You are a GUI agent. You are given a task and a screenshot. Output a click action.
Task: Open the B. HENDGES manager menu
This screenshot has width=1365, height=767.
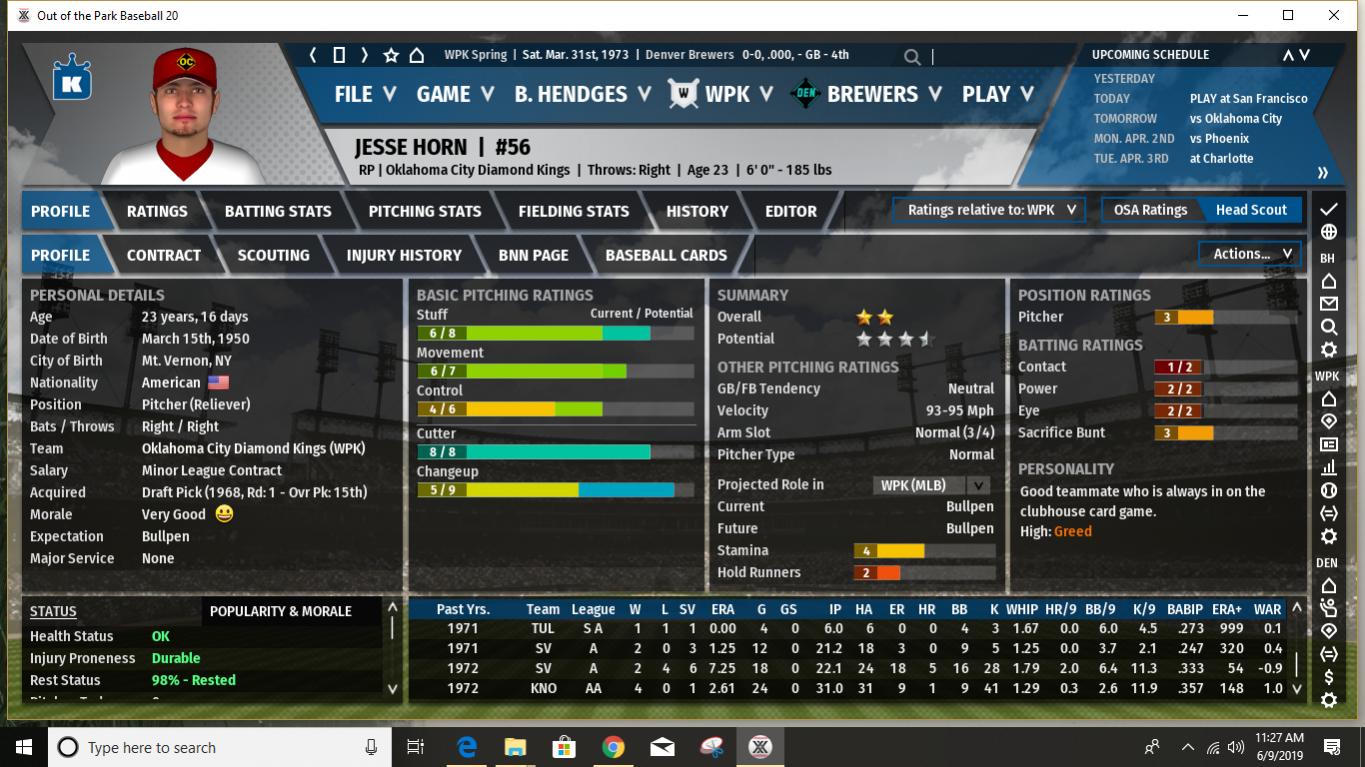point(582,94)
